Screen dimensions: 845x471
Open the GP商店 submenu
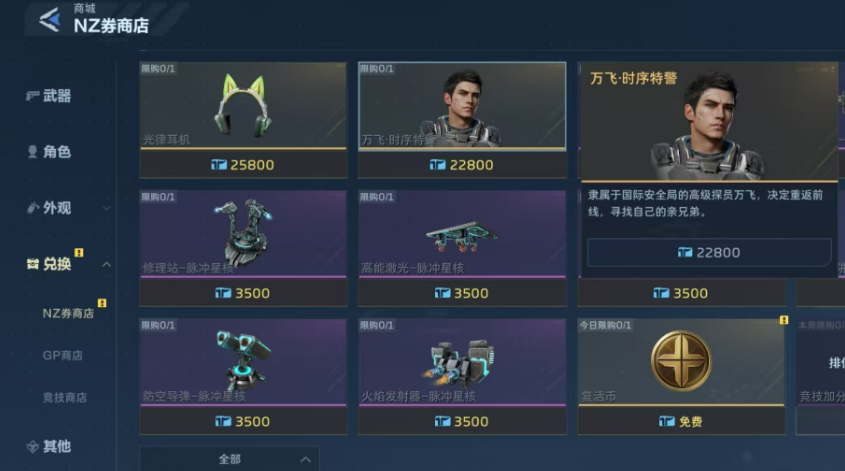coord(62,355)
